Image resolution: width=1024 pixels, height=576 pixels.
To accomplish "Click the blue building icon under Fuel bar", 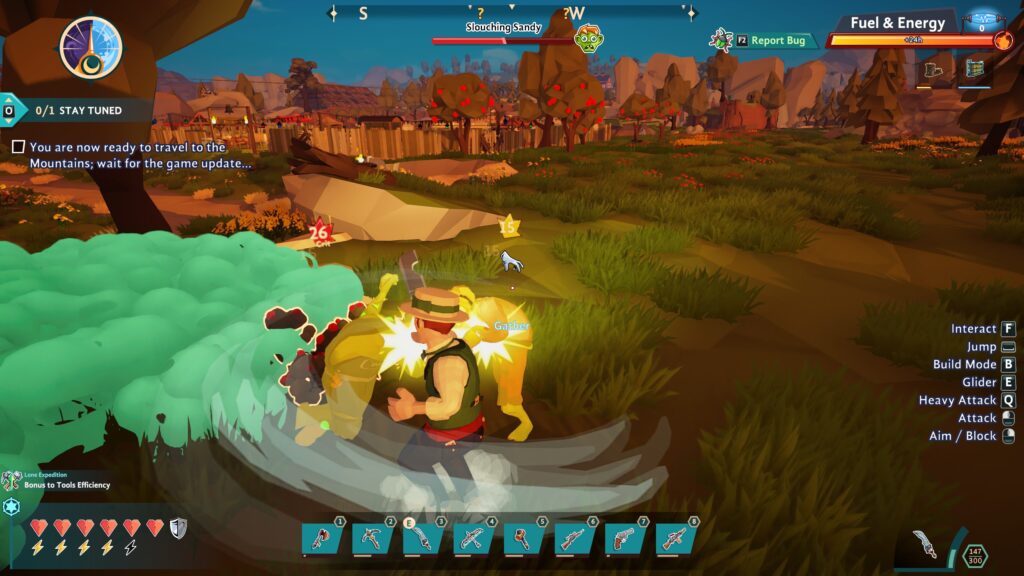I will tap(974, 71).
